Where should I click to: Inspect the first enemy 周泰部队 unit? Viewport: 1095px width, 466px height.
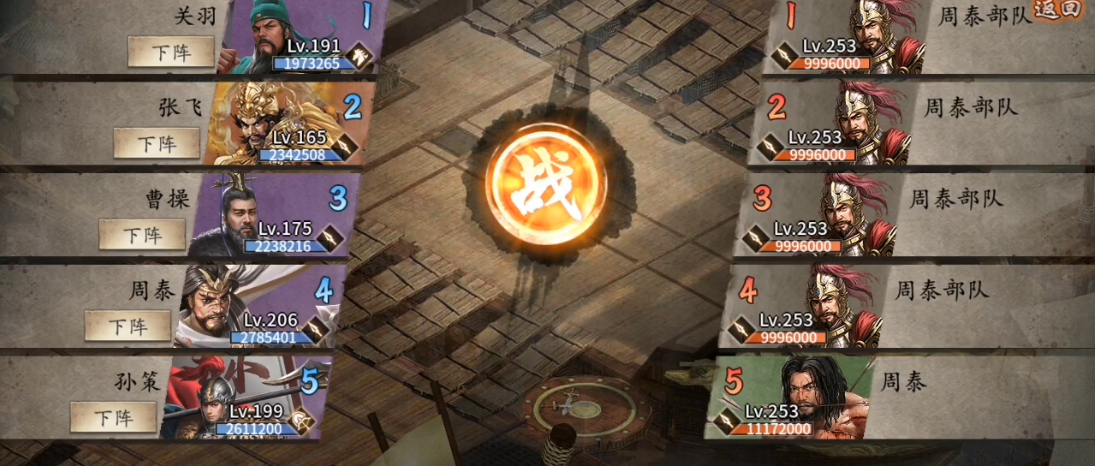click(x=880, y=35)
